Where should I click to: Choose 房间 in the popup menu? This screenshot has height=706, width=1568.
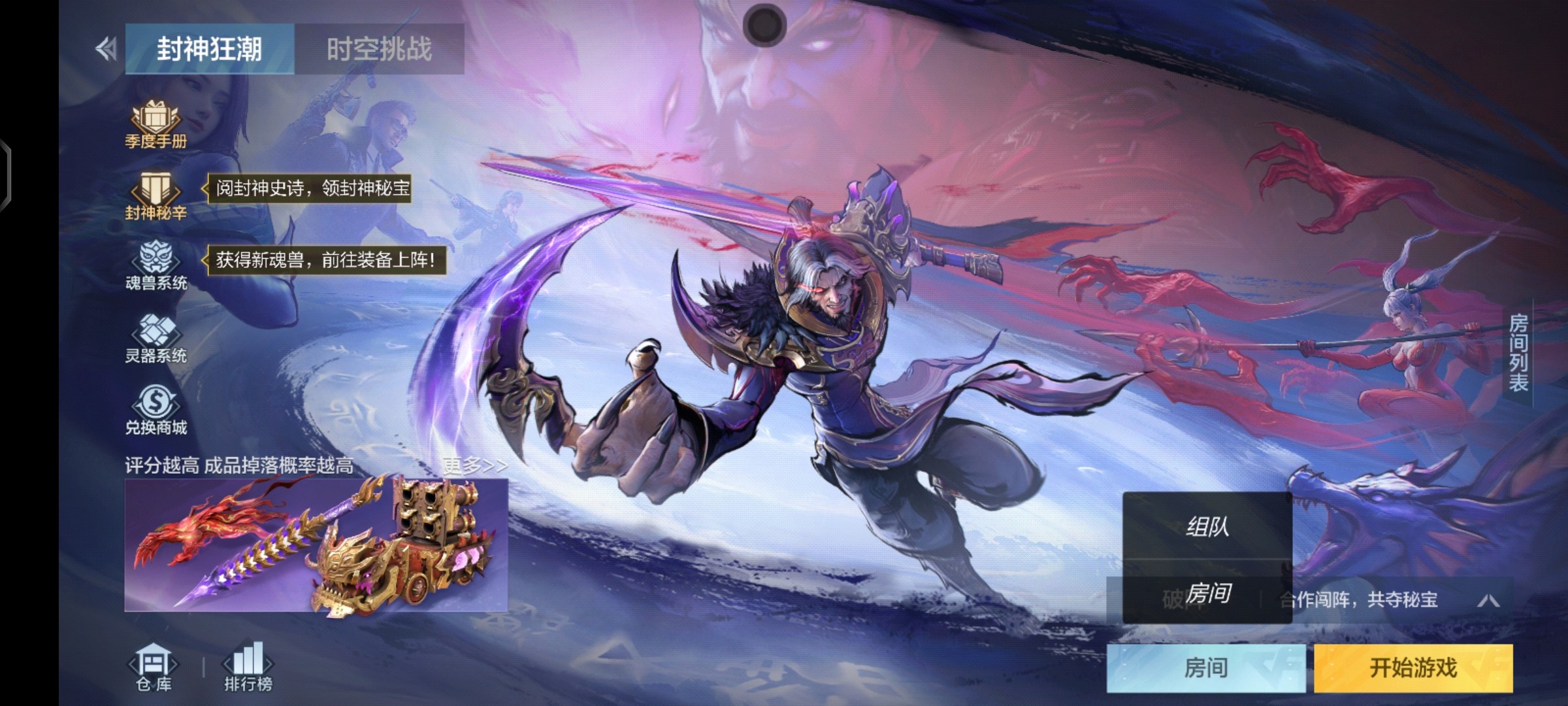pos(1207,594)
